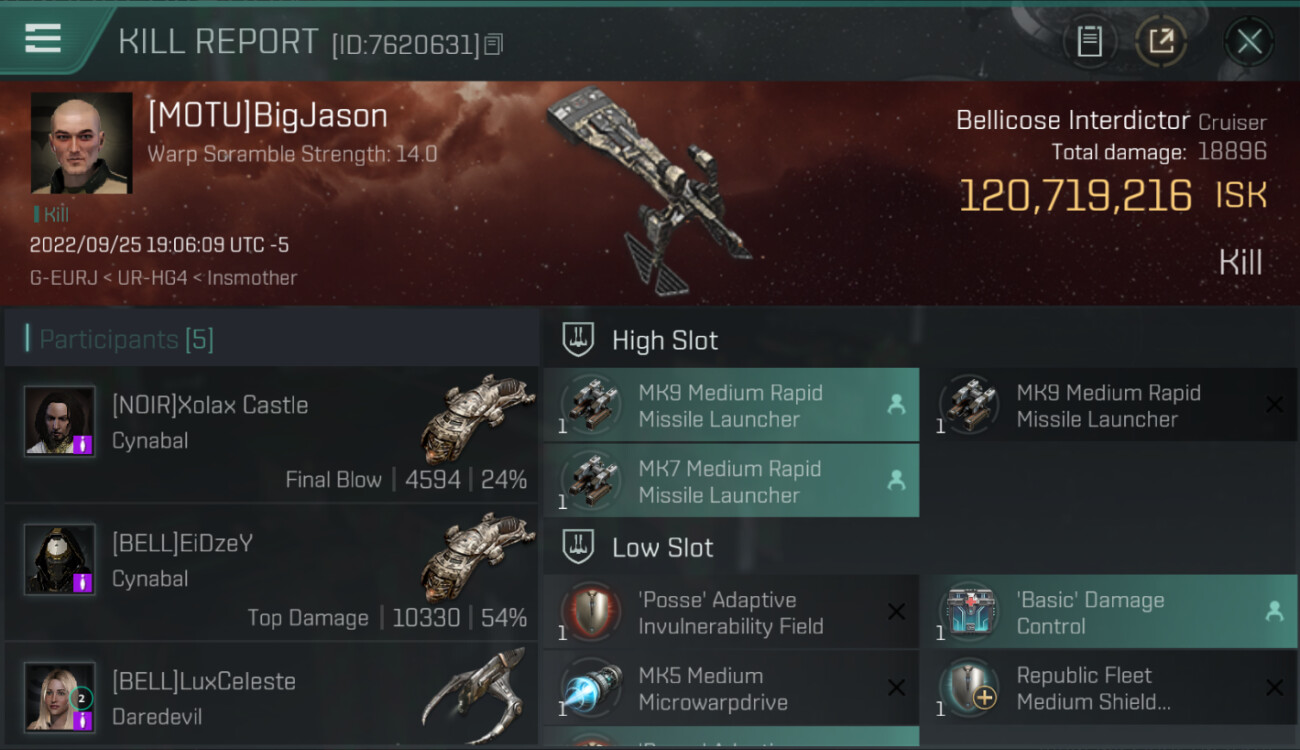Select the 'Posse' Adaptive Invulnerability Field module
1300x750 pixels.
[731, 612]
